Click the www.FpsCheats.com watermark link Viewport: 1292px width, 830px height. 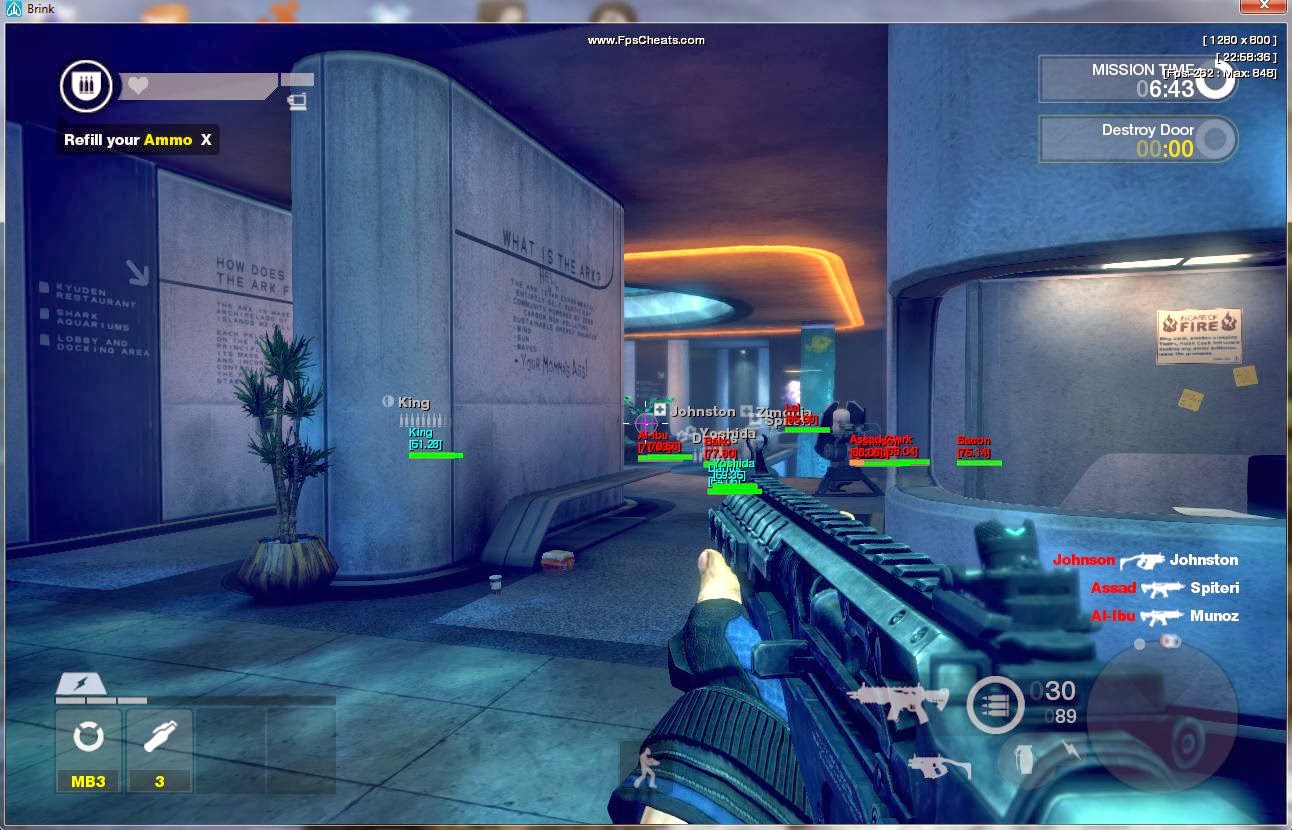tap(645, 40)
